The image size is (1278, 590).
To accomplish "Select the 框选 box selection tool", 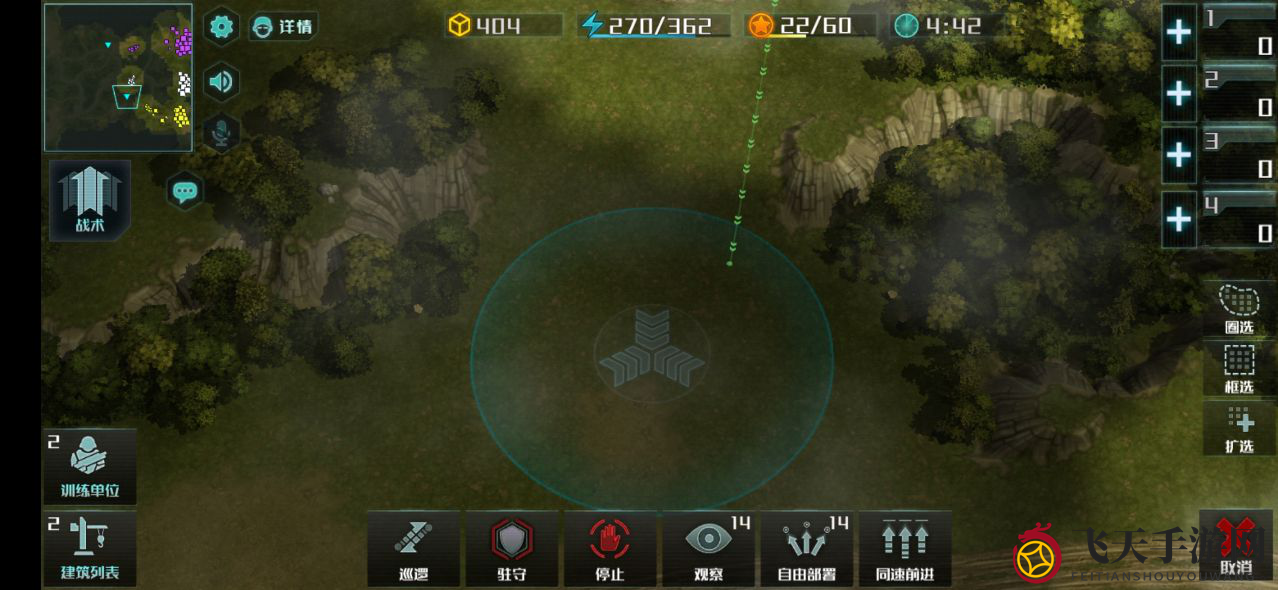I will click(1239, 368).
